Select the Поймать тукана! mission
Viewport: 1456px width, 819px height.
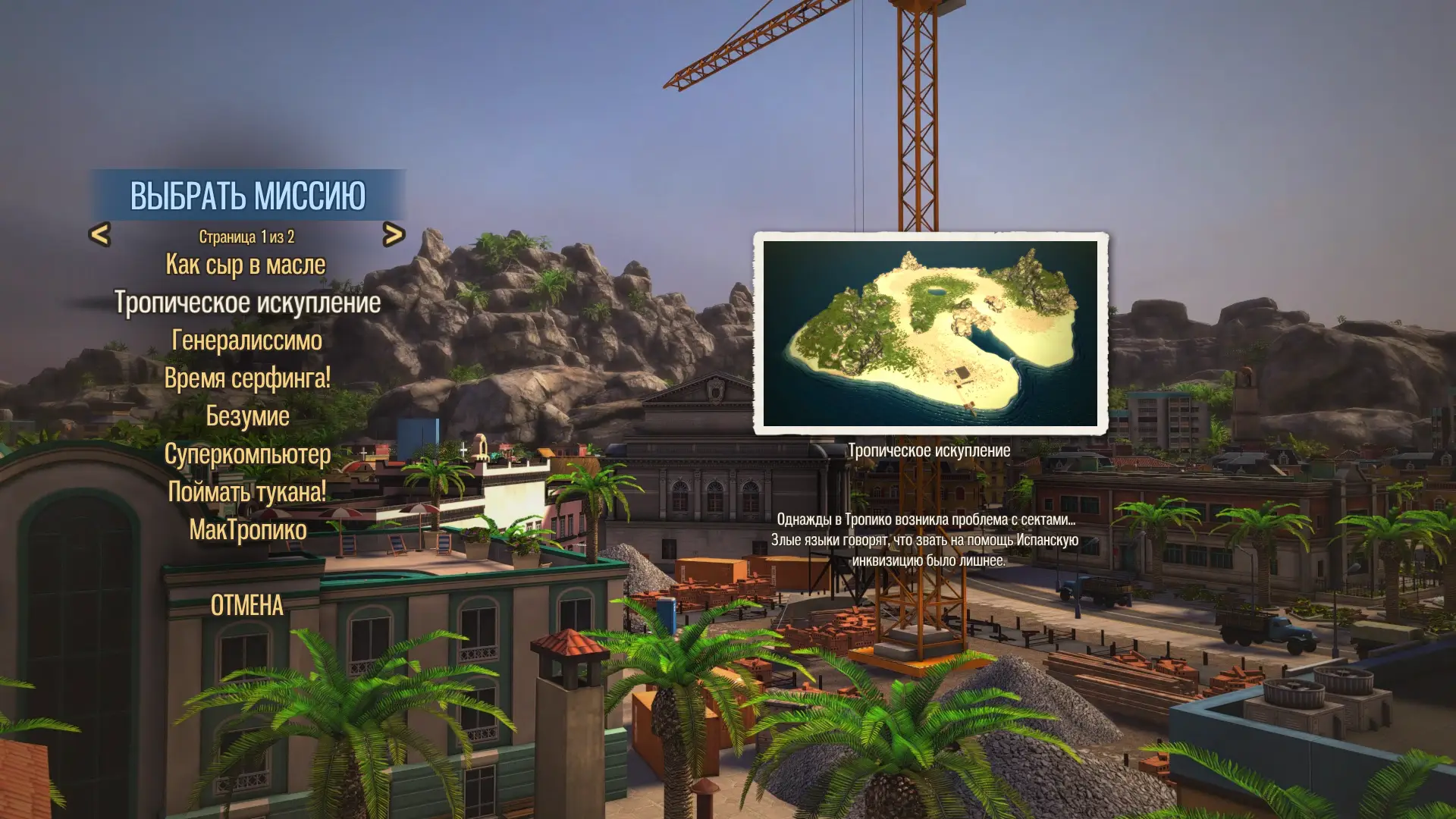coord(247,491)
